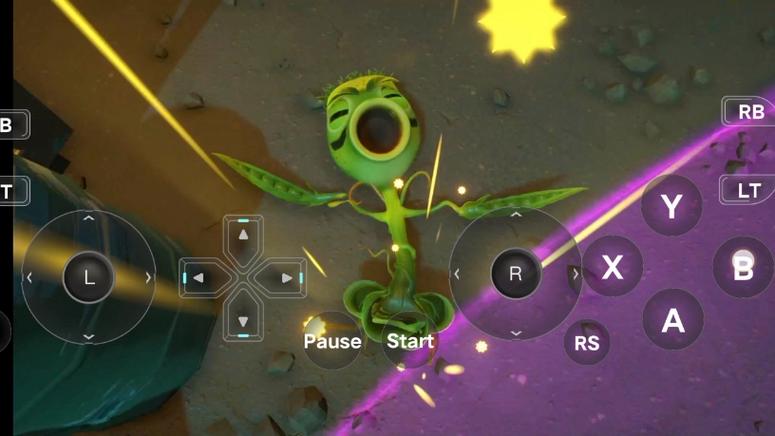Tap the A face button
The width and height of the screenshot is (775, 436).
click(x=673, y=320)
